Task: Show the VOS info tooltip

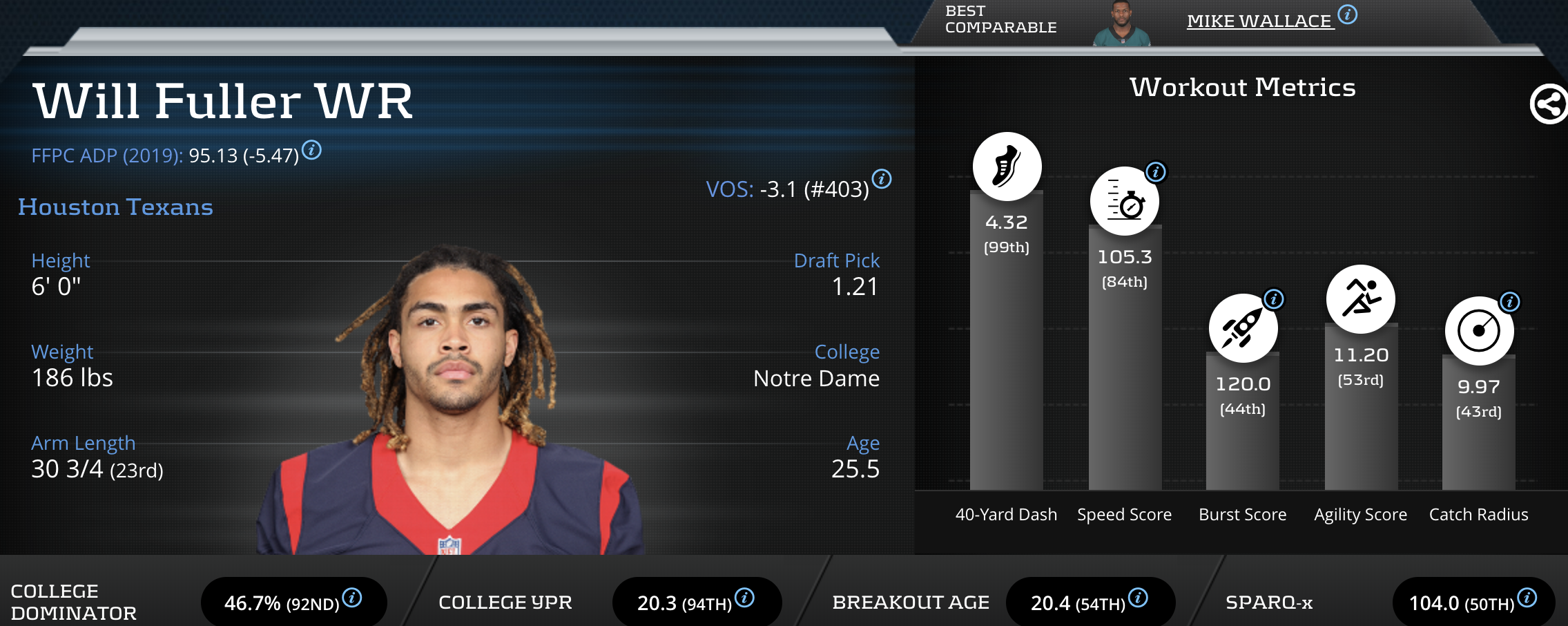Action: (x=882, y=179)
